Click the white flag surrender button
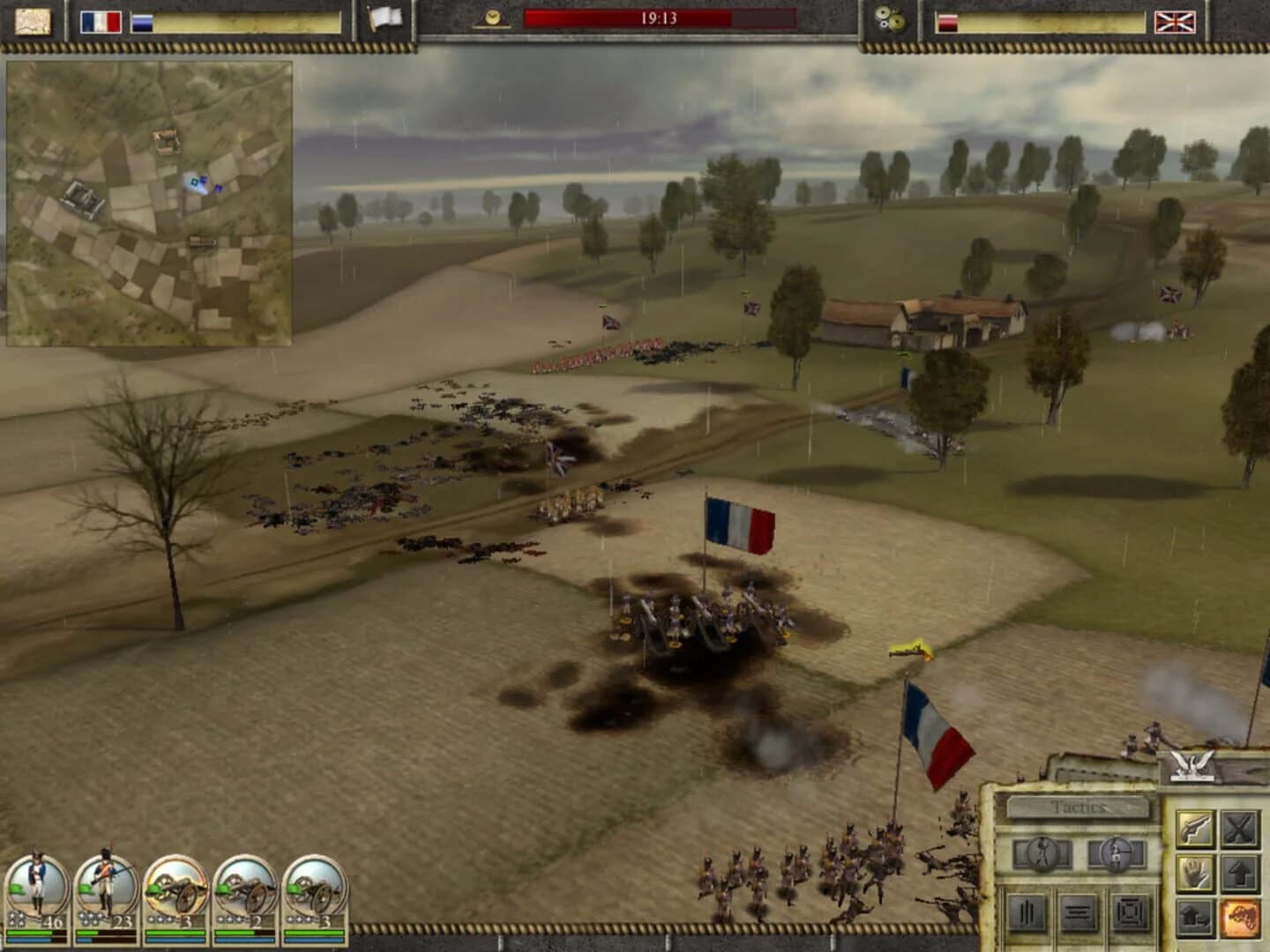Image resolution: width=1270 pixels, height=952 pixels. [x=385, y=16]
